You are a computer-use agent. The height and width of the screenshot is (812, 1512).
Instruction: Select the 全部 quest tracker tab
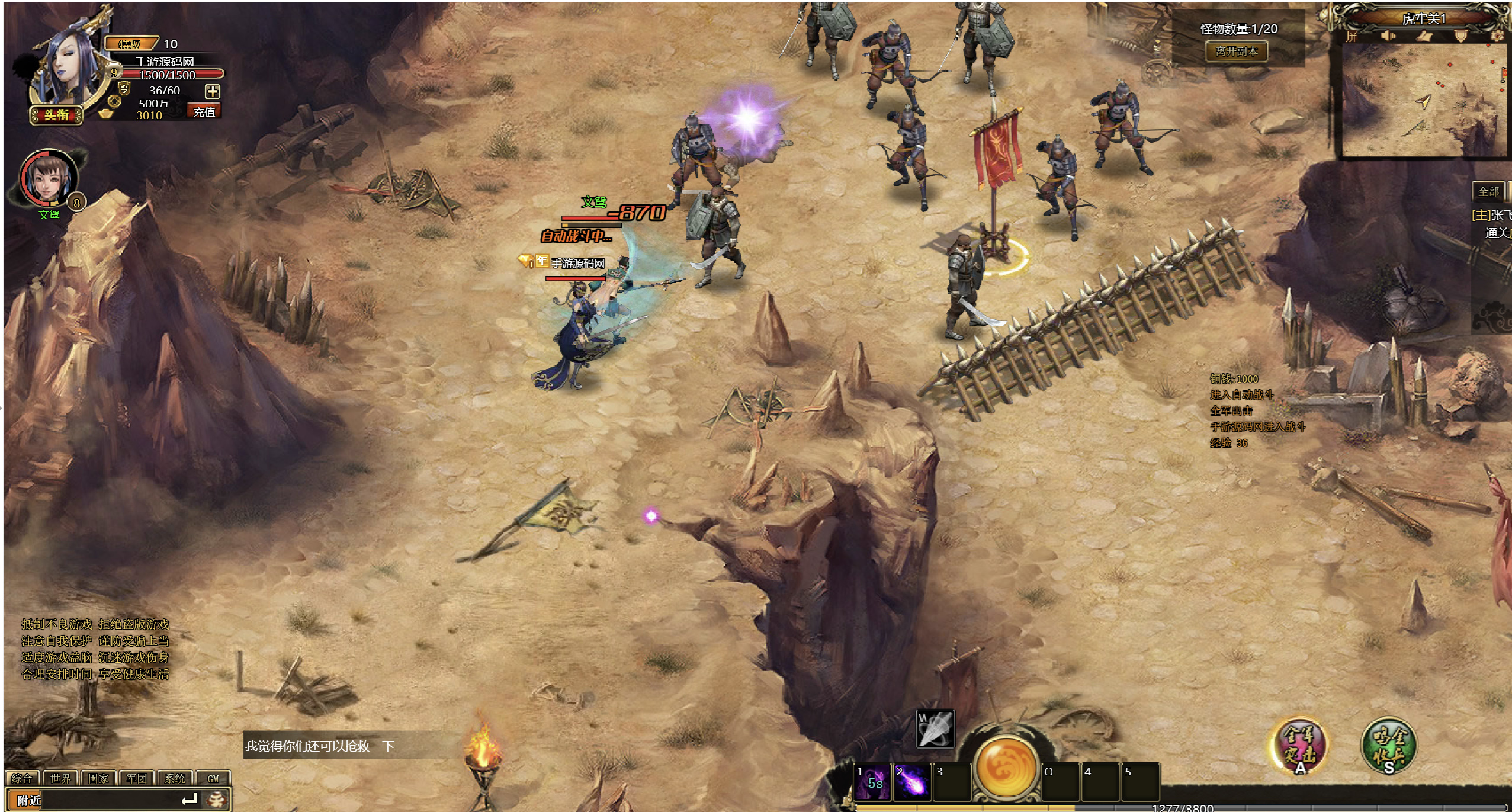tap(1488, 191)
